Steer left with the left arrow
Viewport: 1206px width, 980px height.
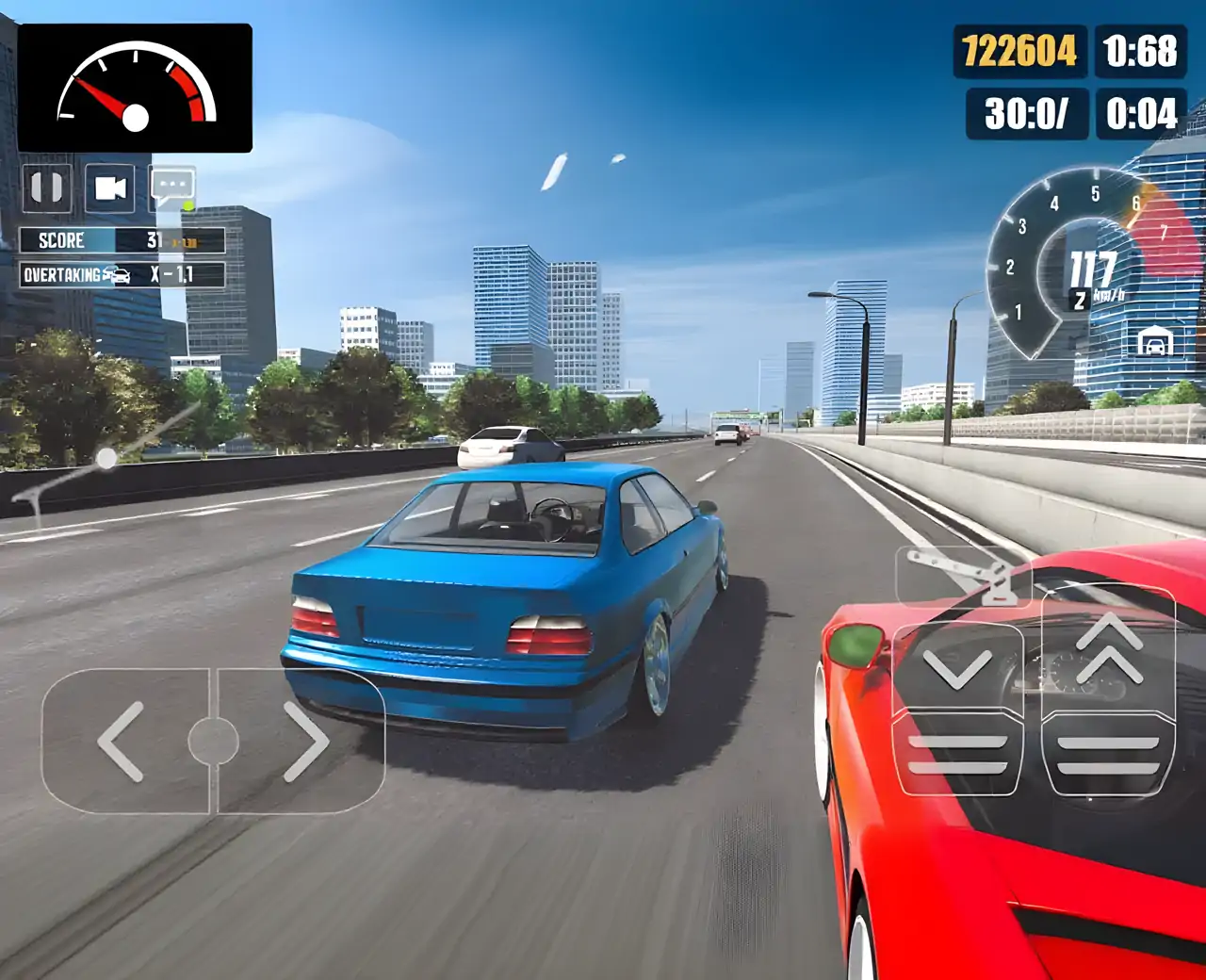coord(122,742)
